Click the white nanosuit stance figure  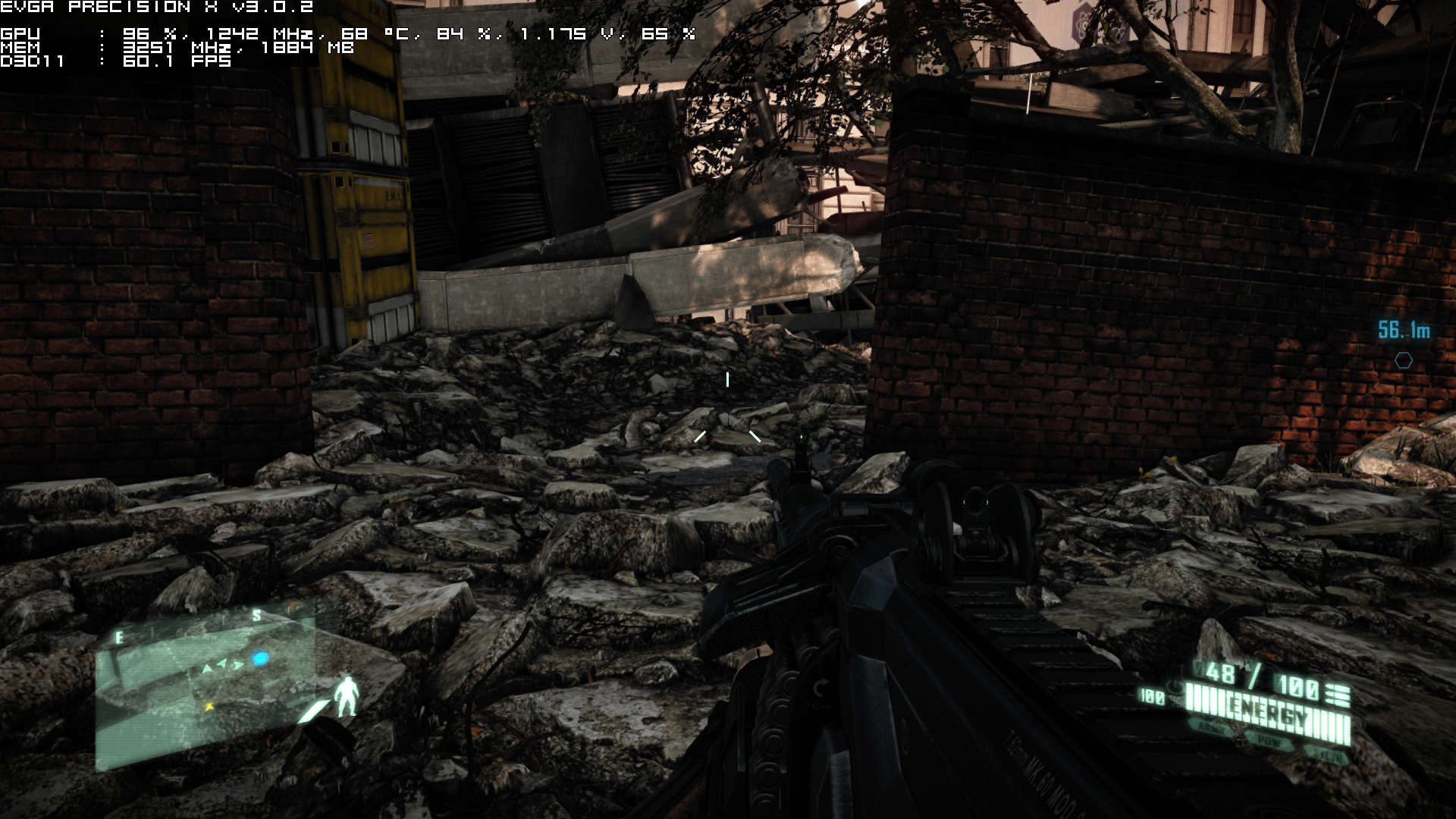pos(347,696)
